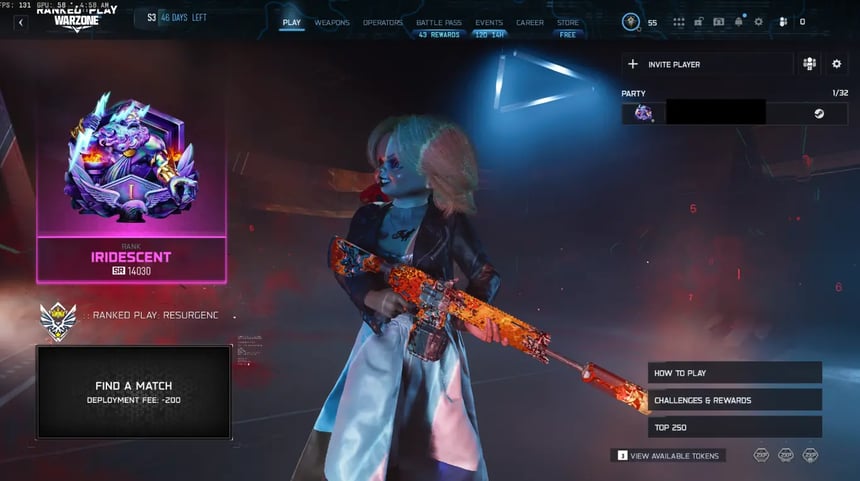The width and height of the screenshot is (860, 481).
Task: Go to the Store tab
Action: 568,22
